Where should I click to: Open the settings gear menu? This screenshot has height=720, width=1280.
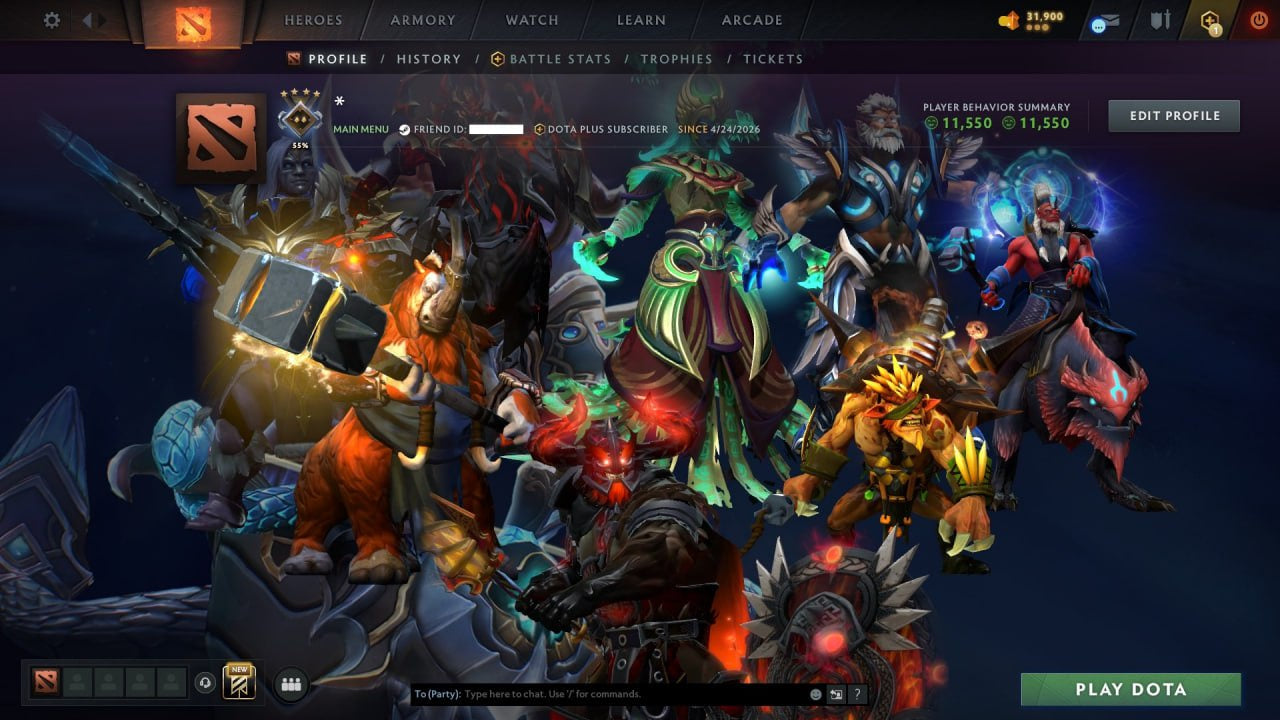(x=52, y=19)
